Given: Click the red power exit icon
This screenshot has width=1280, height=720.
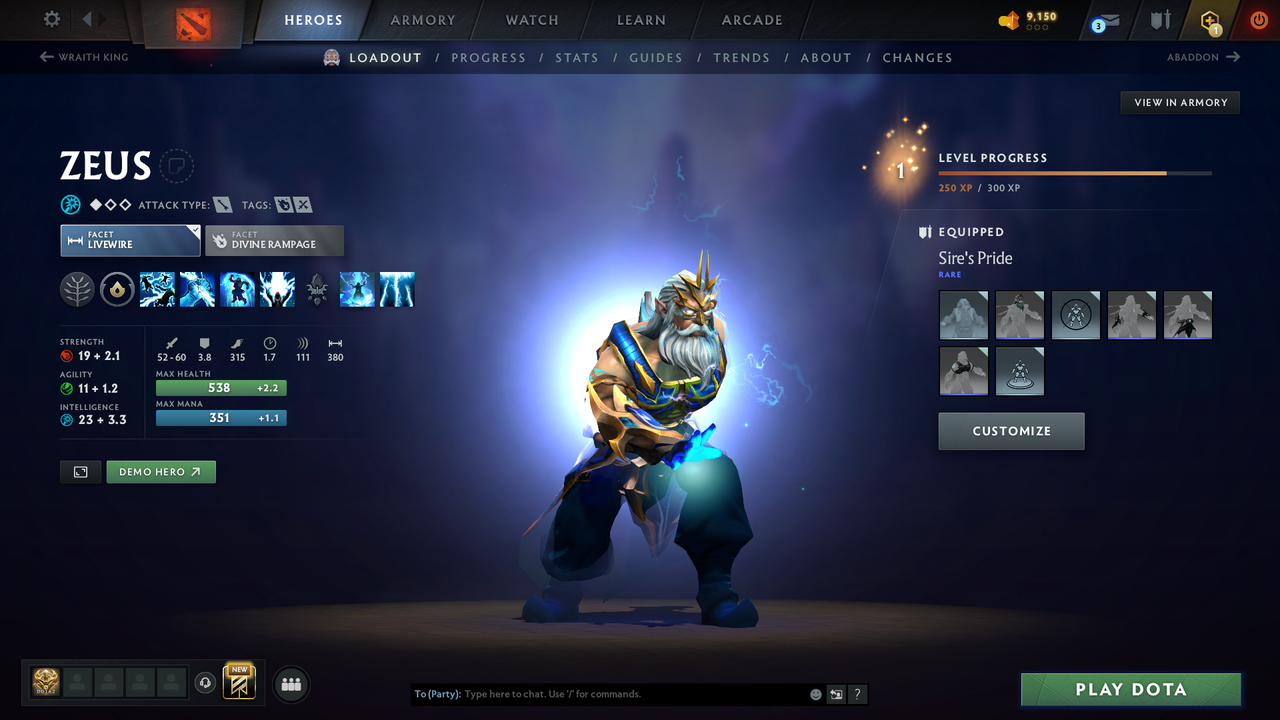Looking at the screenshot, I should pyautogui.click(x=1258, y=20).
